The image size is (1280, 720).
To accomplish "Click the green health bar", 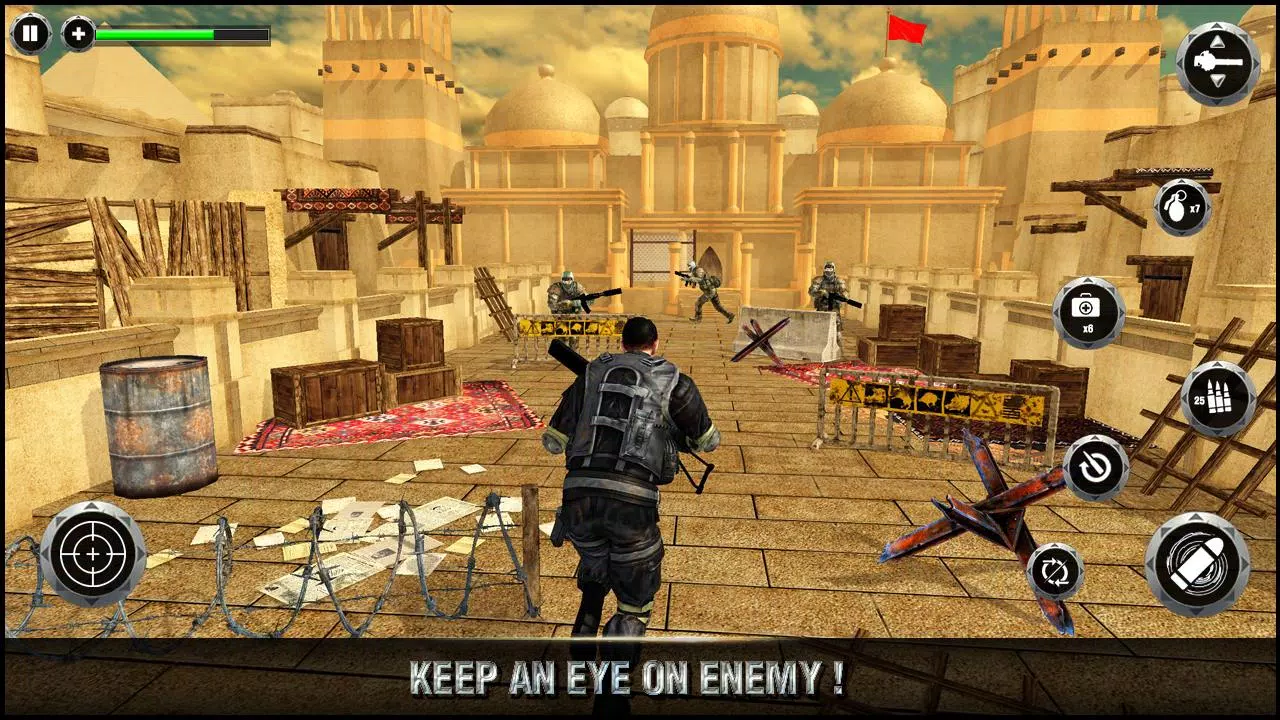I will click(160, 33).
